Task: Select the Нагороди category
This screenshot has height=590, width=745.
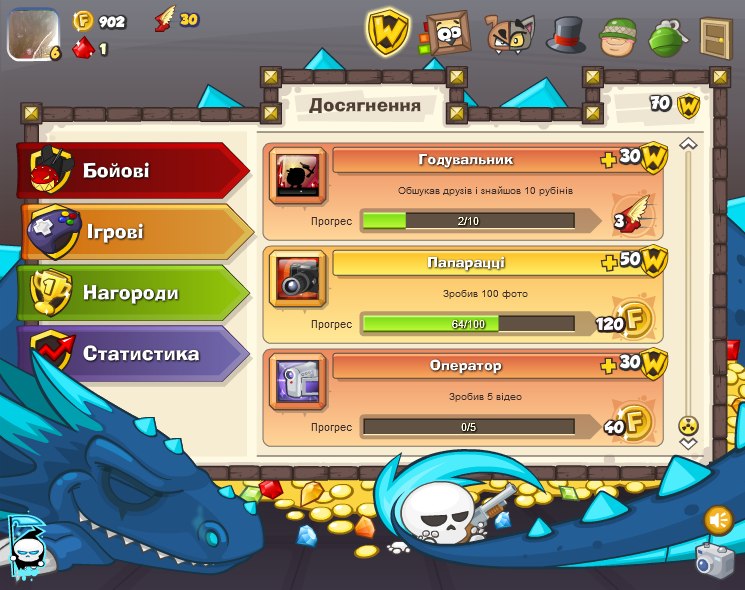Action: (130, 293)
